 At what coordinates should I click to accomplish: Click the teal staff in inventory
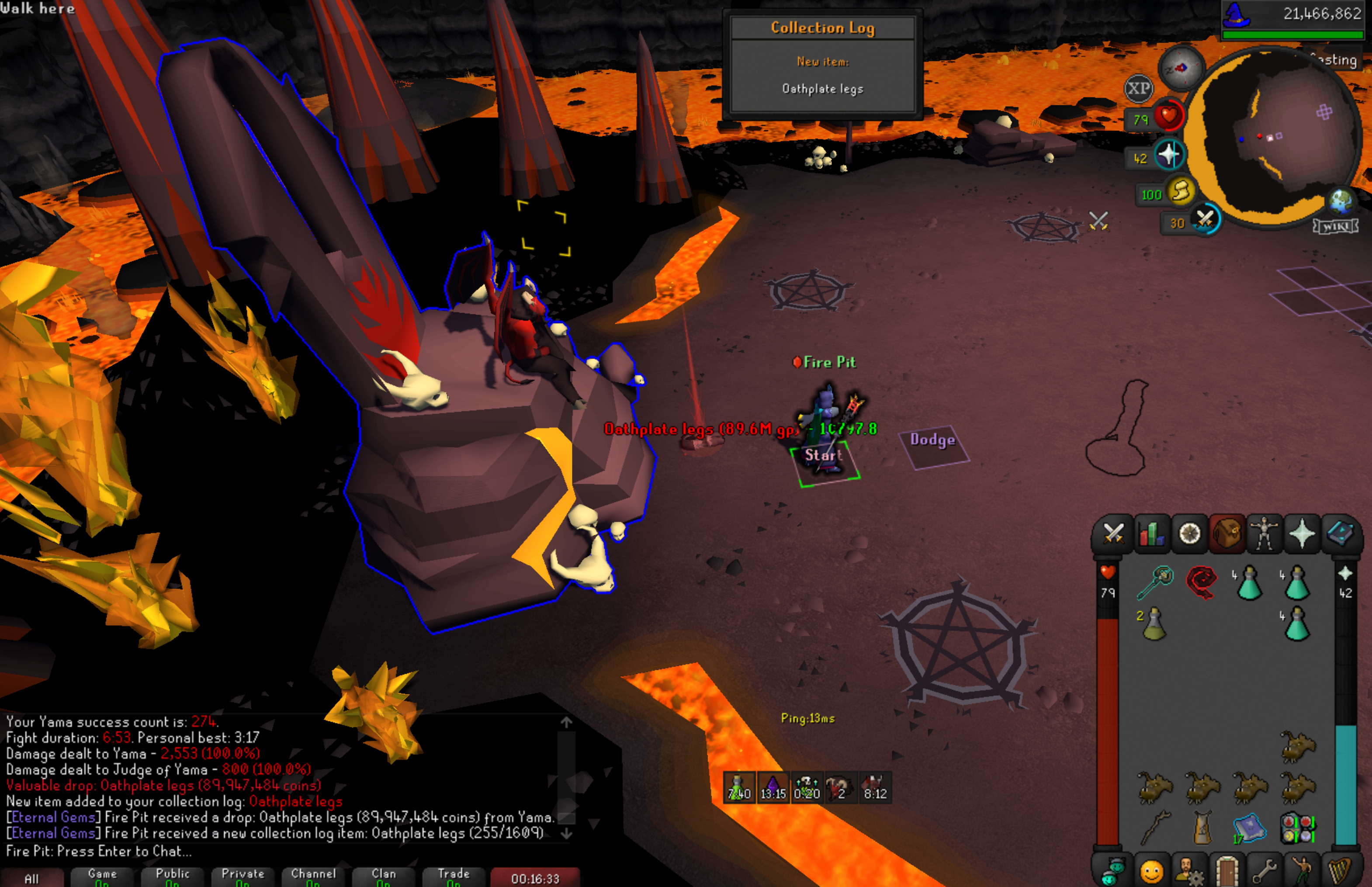1155,582
